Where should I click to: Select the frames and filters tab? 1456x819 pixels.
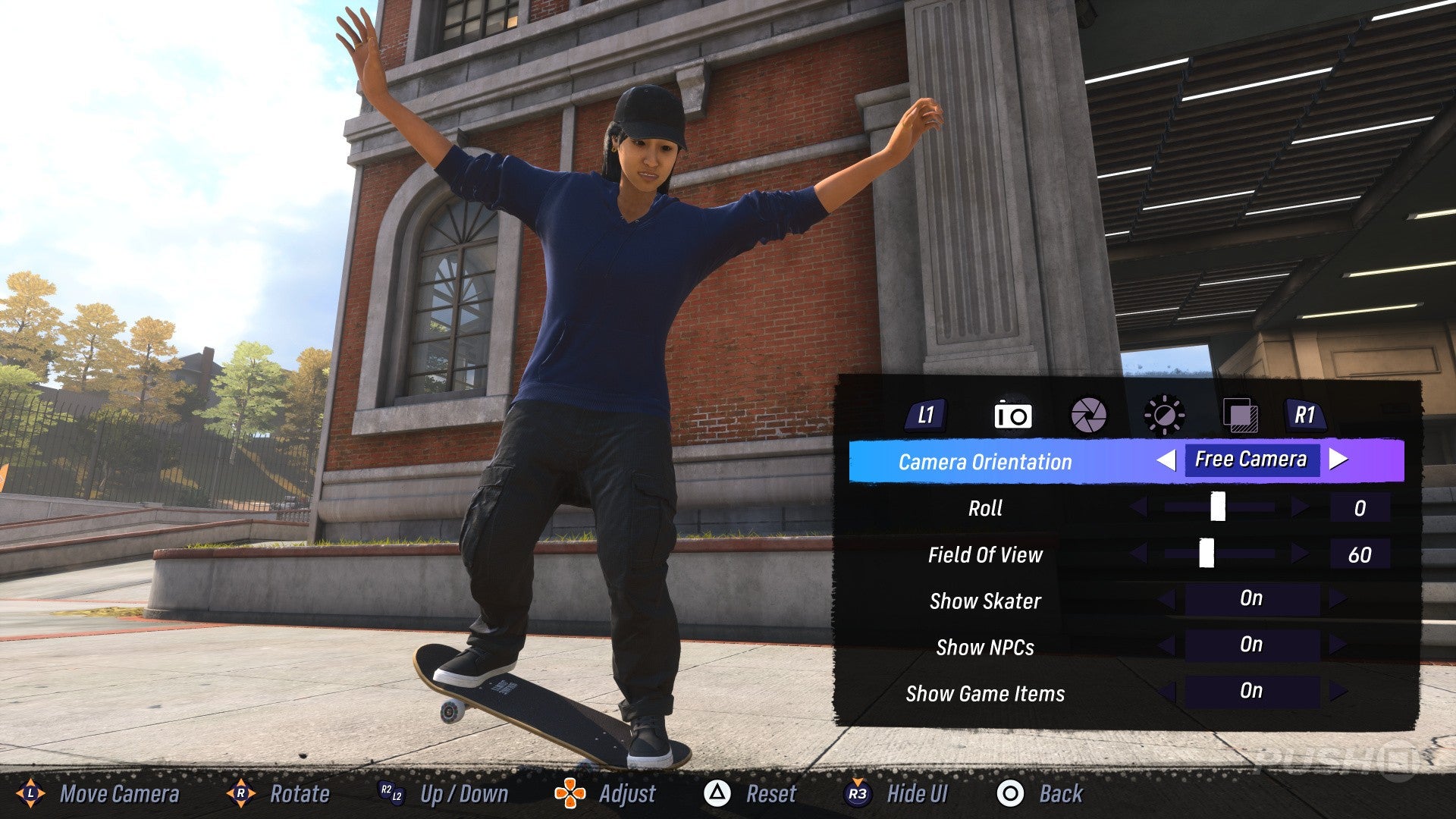(1239, 416)
